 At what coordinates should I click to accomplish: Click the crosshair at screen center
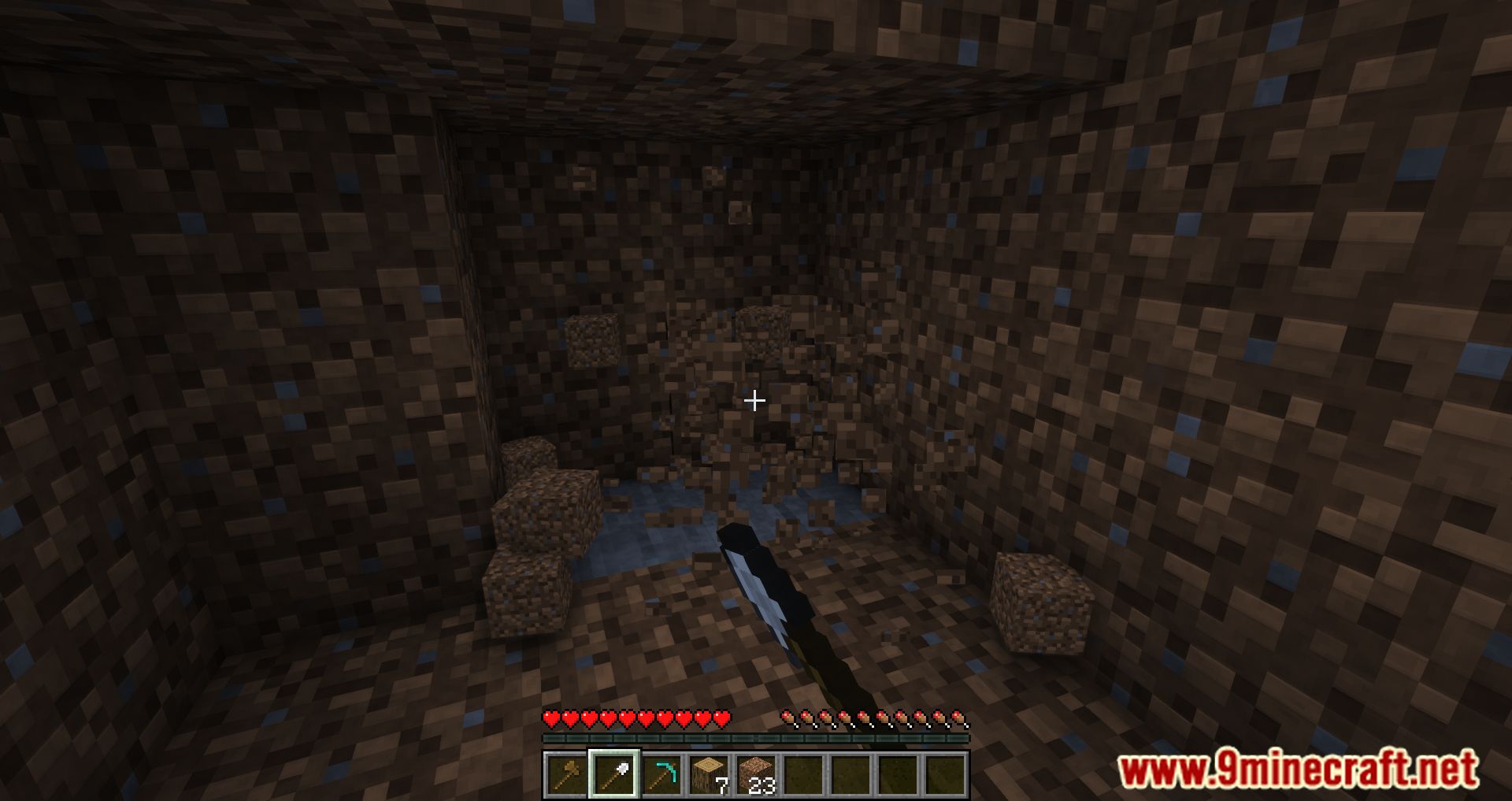coord(755,401)
